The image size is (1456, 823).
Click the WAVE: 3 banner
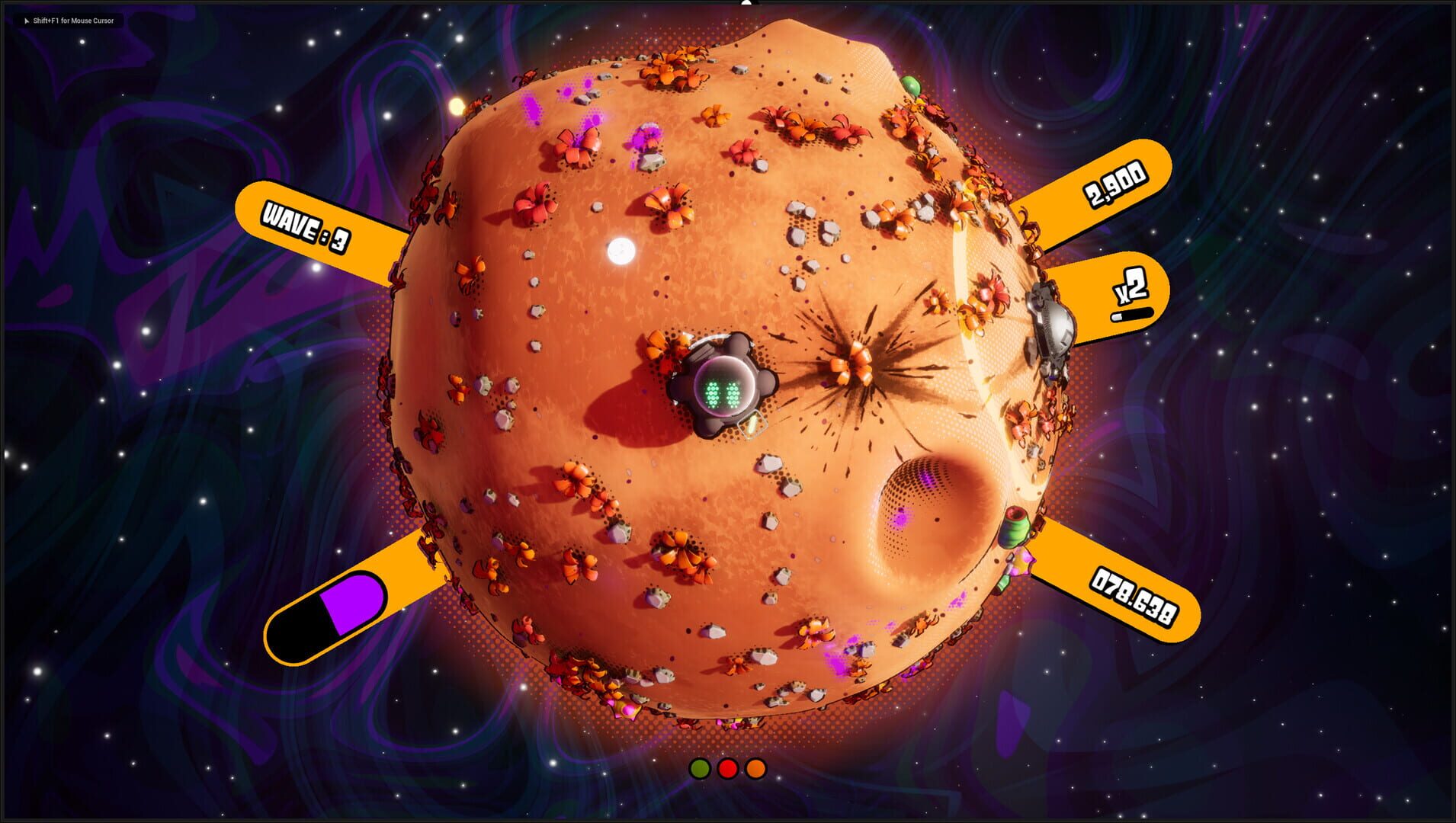305,225
